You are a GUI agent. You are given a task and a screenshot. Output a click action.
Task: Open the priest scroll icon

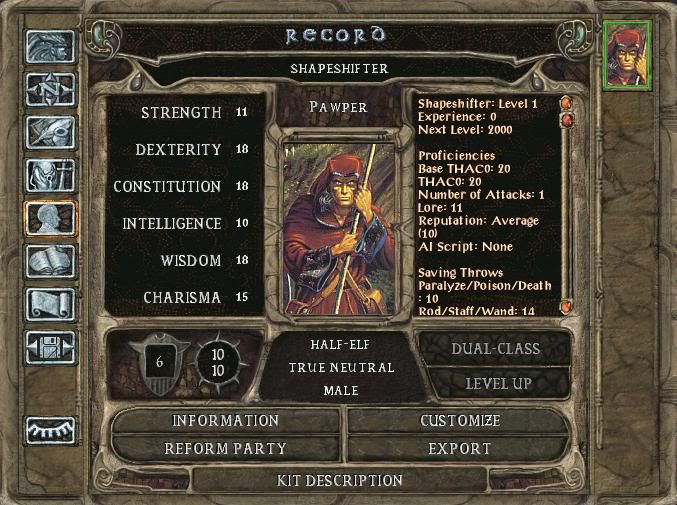(49, 305)
